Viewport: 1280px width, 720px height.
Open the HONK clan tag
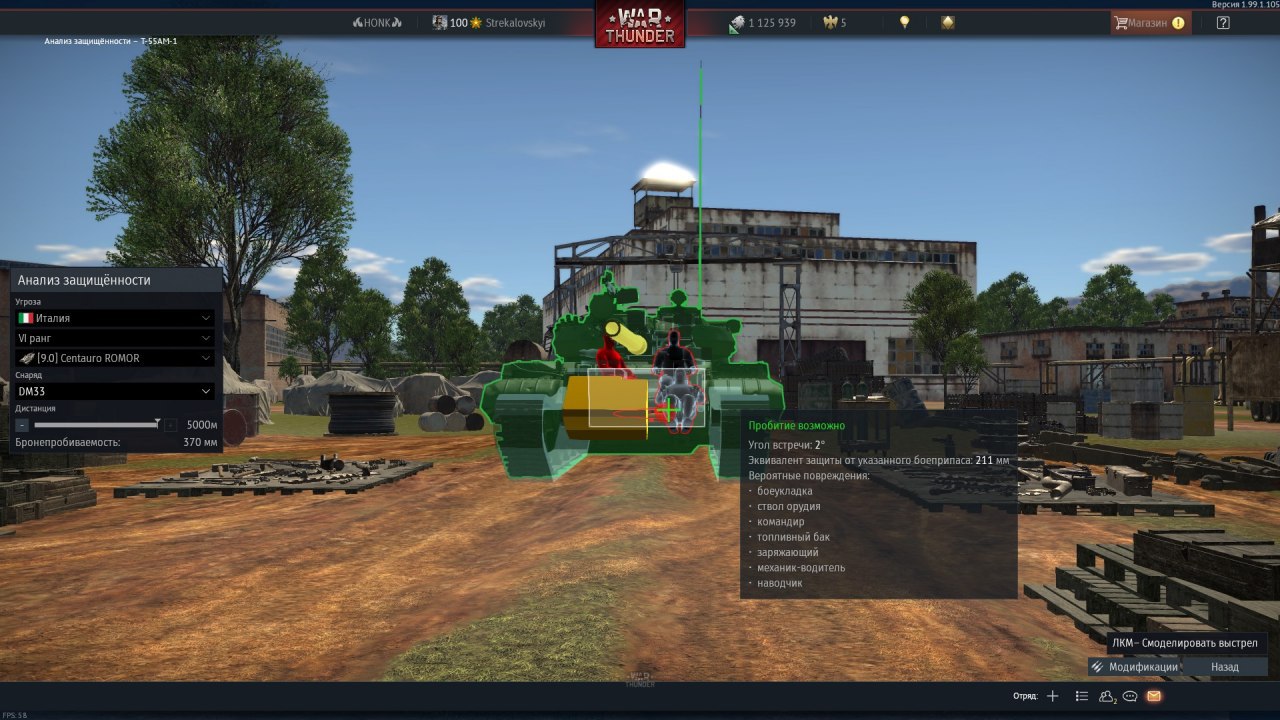coord(377,23)
